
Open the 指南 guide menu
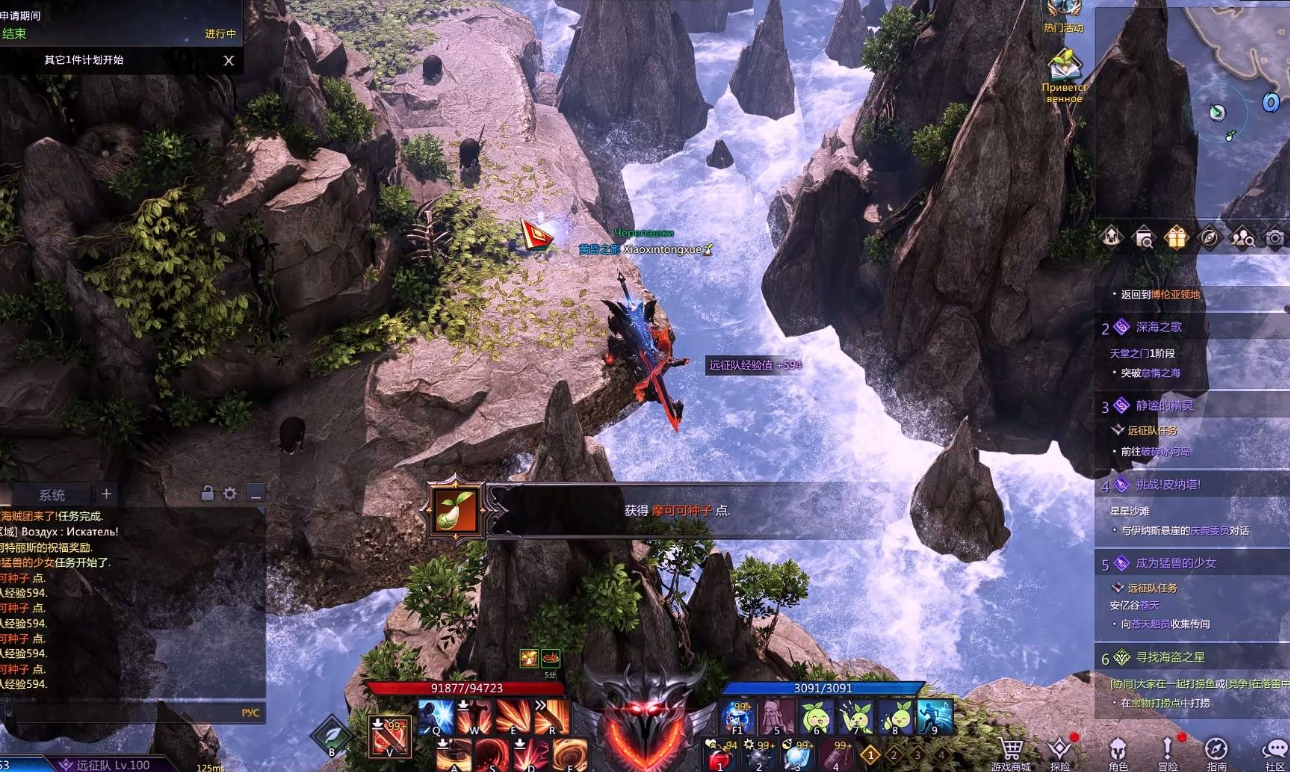pyautogui.click(x=1216, y=752)
